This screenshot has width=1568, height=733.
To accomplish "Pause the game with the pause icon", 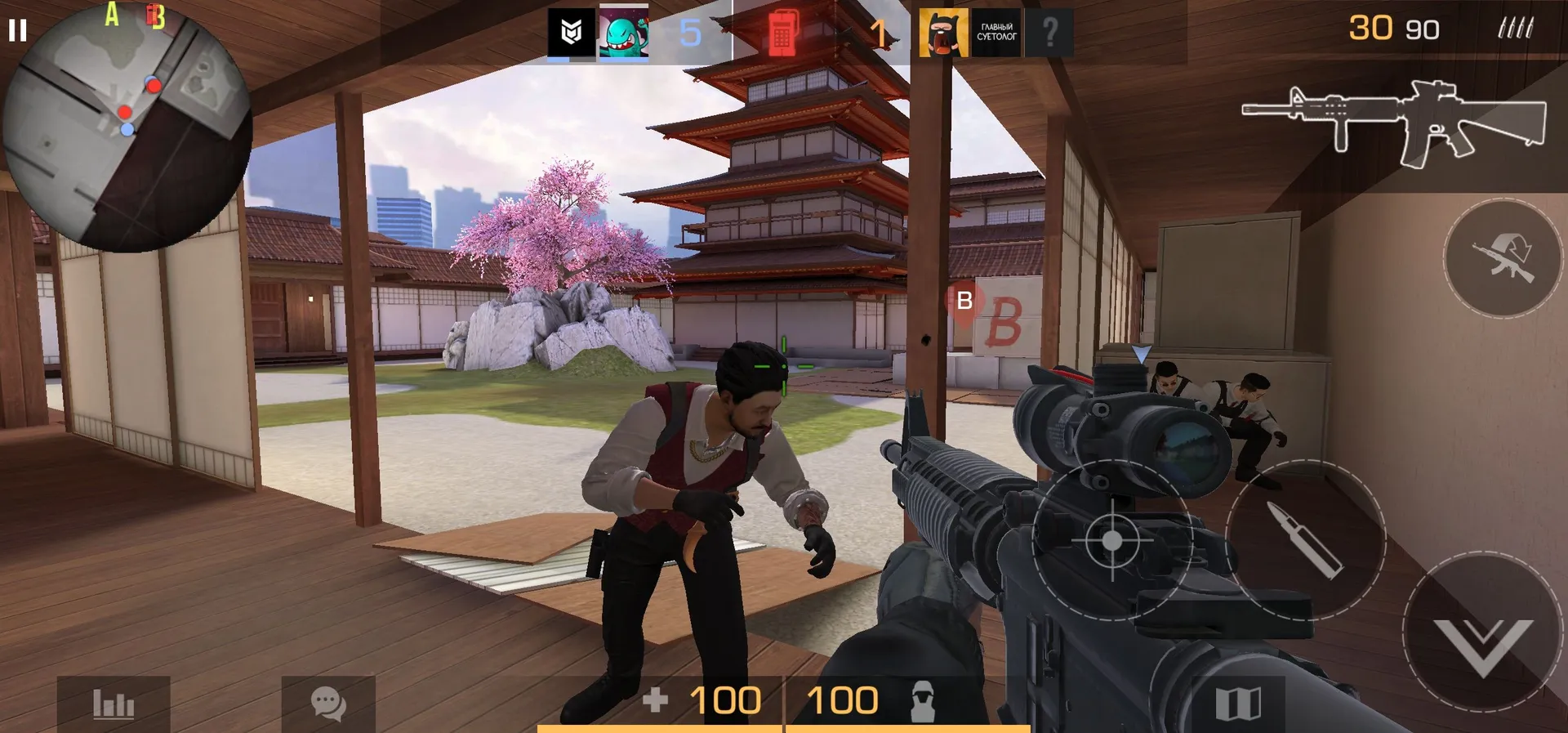I will tap(17, 30).
